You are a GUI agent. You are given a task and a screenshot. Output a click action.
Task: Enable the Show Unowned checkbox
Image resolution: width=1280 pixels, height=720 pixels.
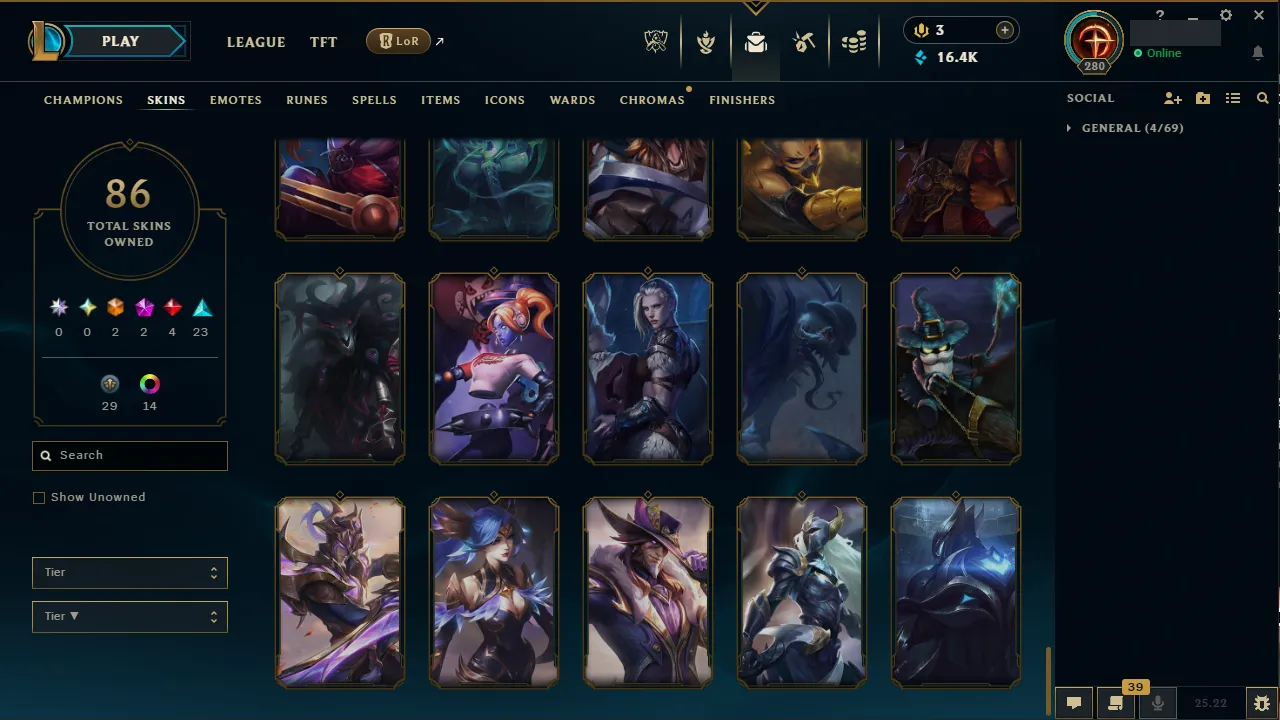[39, 497]
